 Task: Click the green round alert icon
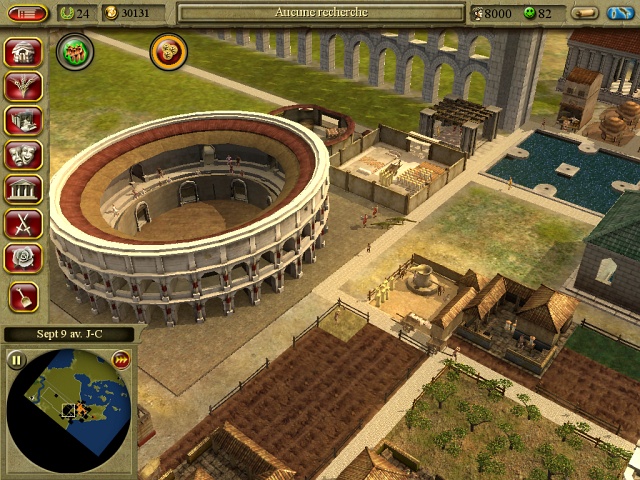[x=74, y=51]
